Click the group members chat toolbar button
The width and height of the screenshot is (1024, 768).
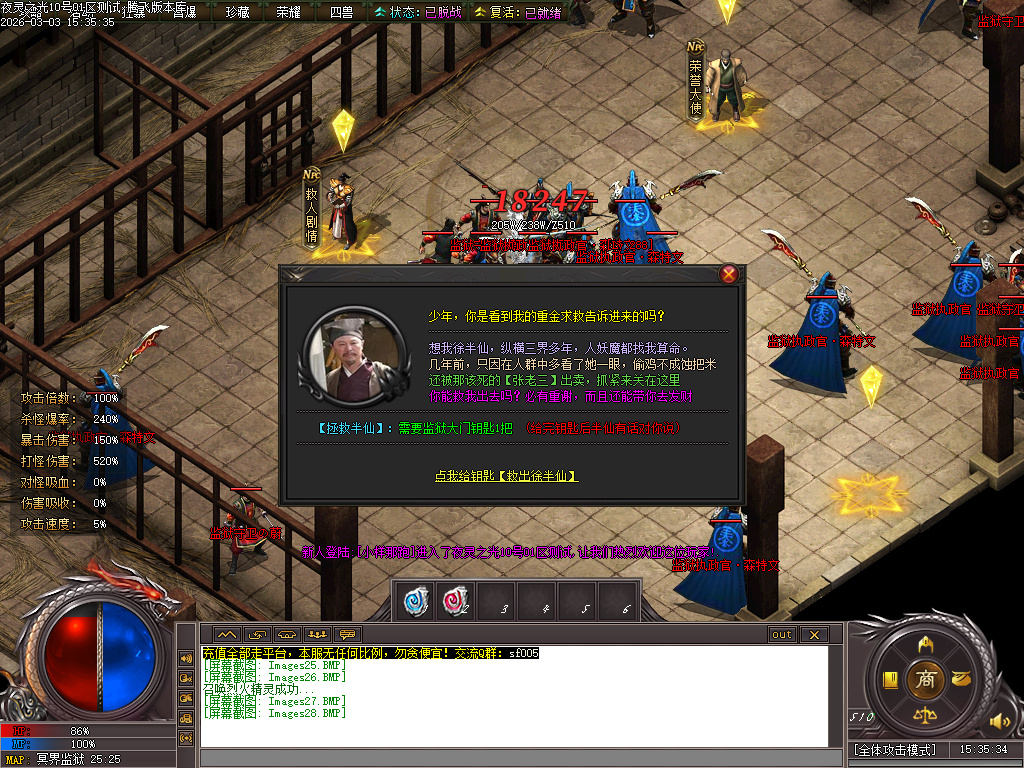pyautogui.click(x=318, y=634)
